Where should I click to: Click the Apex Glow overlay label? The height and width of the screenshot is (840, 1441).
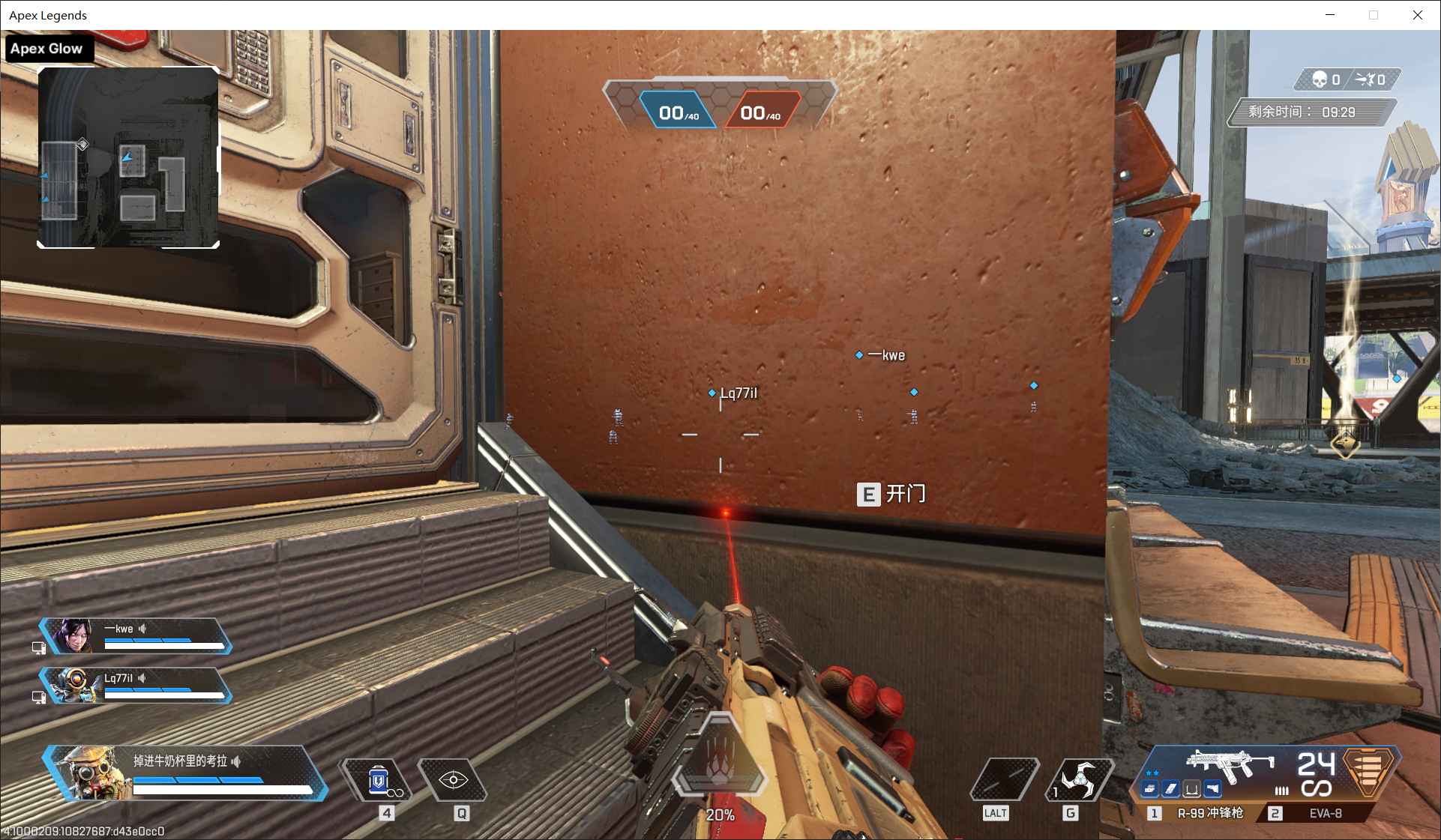(46, 48)
